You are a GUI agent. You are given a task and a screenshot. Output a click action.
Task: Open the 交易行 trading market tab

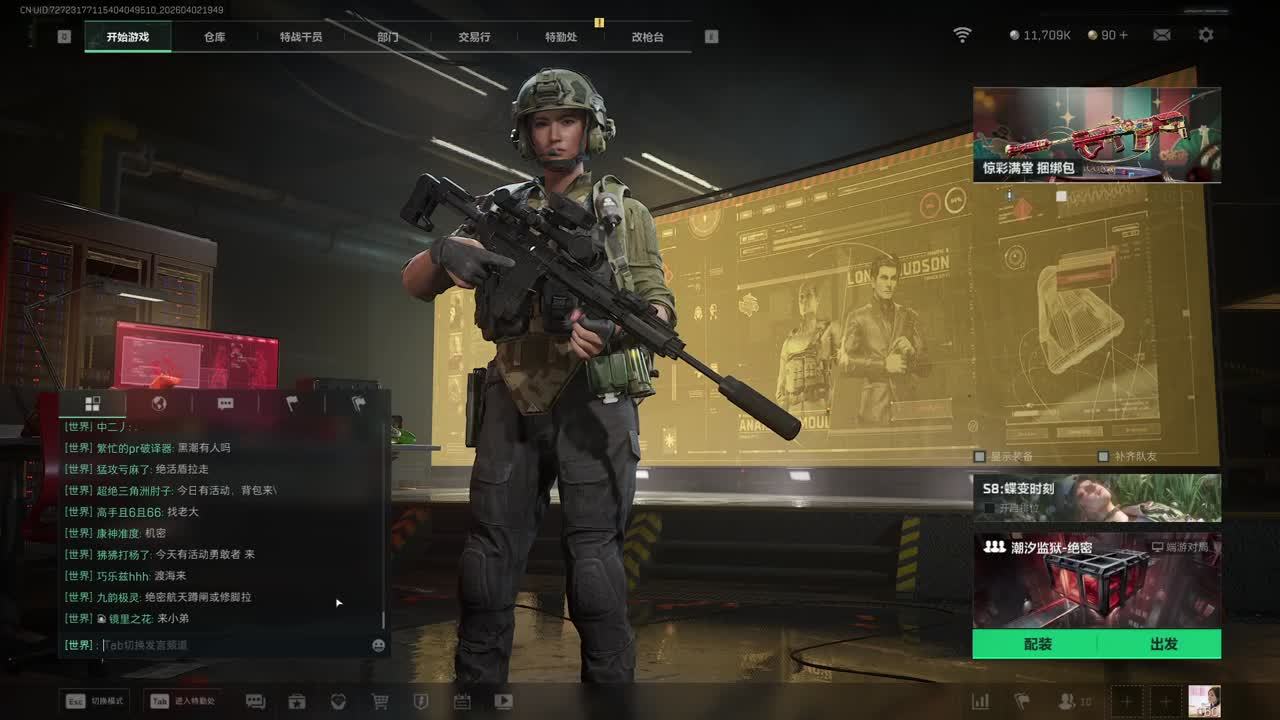click(474, 37)
